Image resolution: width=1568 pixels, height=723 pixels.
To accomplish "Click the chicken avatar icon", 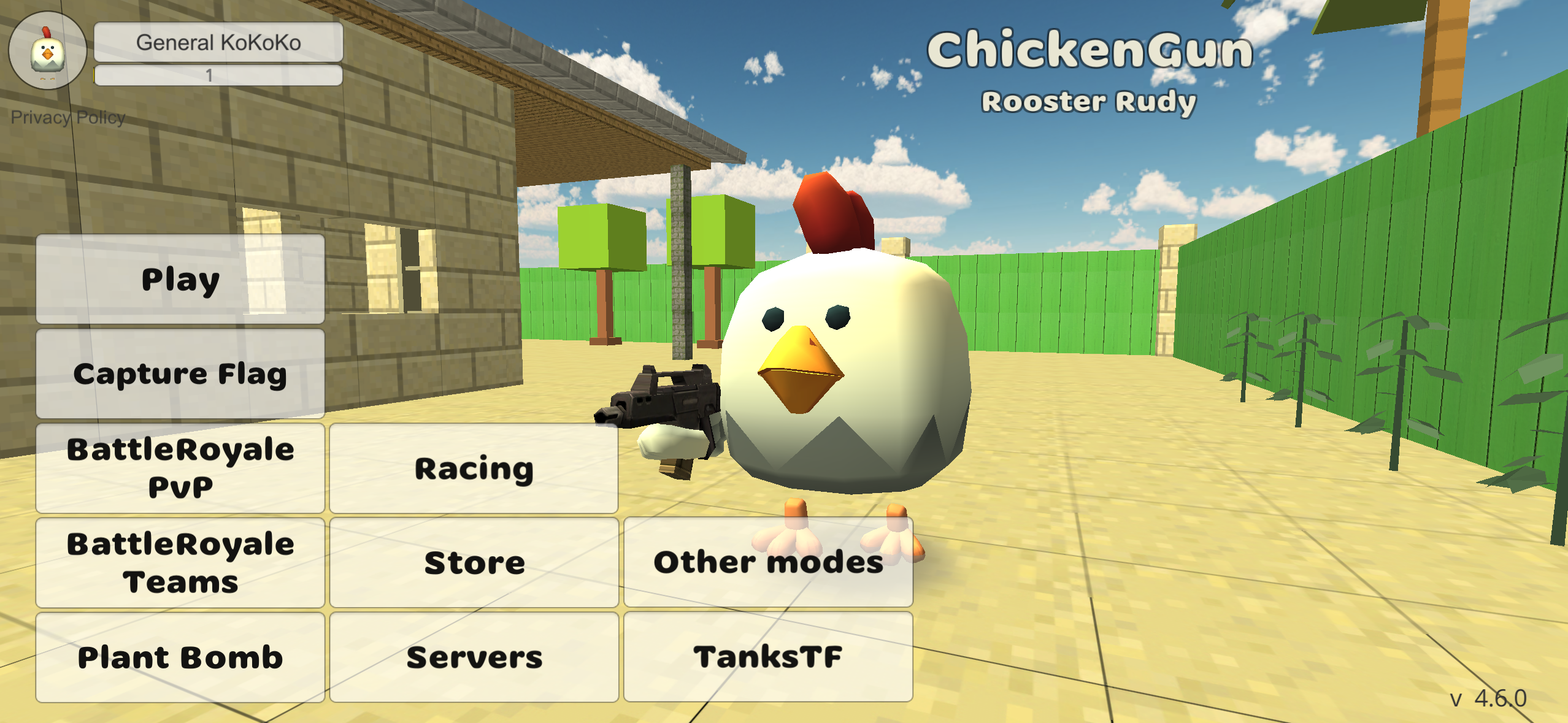I will click(x=47, y=50).
